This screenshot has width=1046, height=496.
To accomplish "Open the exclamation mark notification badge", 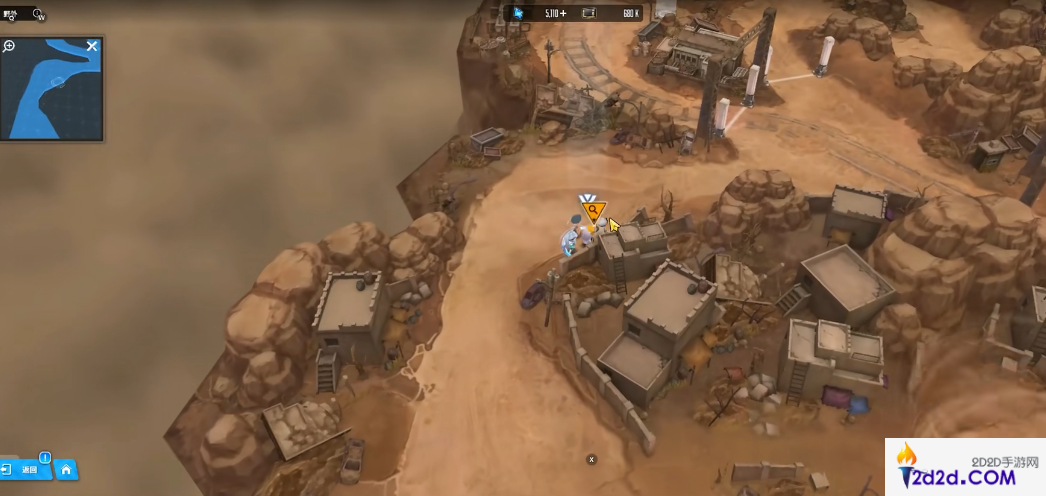I will (x=44, y=458).
